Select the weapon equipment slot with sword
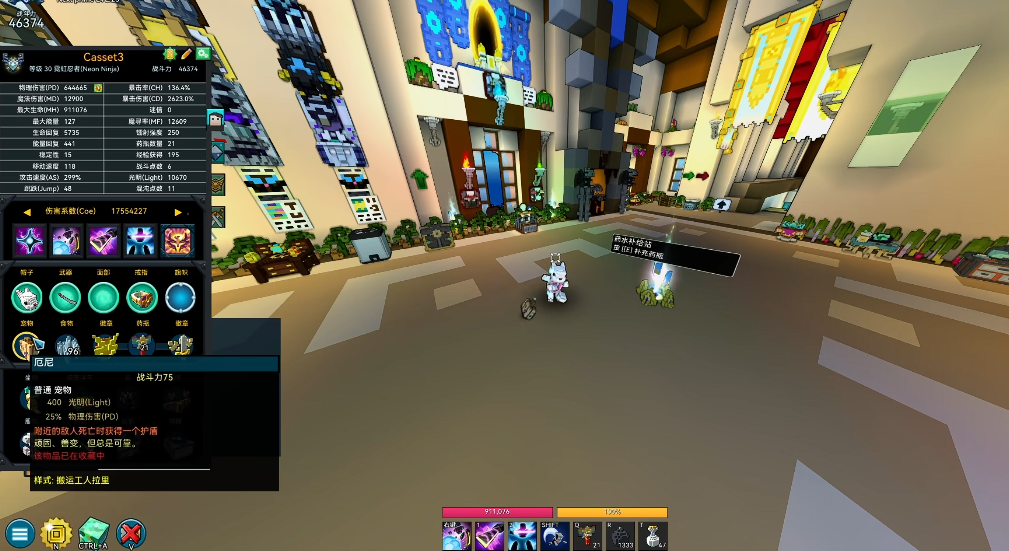This screenshot has height=551, width=1009. (66, 297)
